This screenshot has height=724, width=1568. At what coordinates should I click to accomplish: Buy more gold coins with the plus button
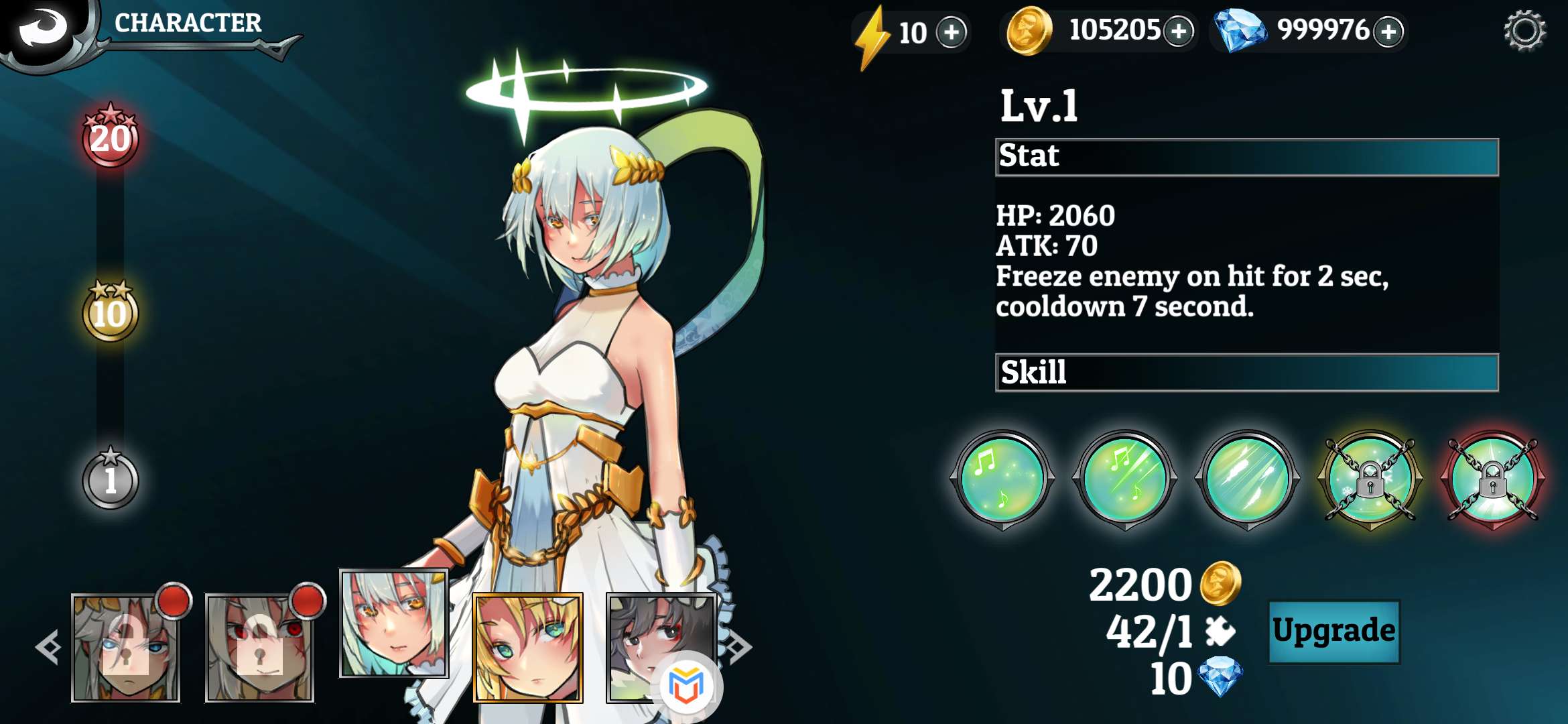[1179, 31]
